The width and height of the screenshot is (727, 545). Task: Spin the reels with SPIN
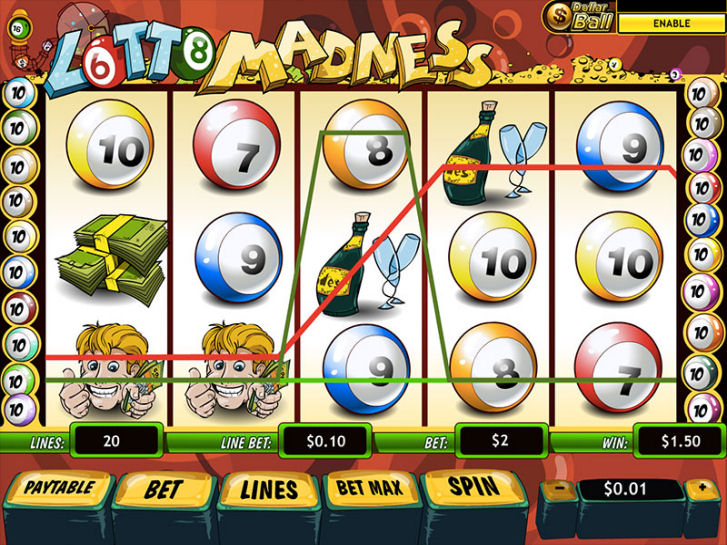click(472, 489)
